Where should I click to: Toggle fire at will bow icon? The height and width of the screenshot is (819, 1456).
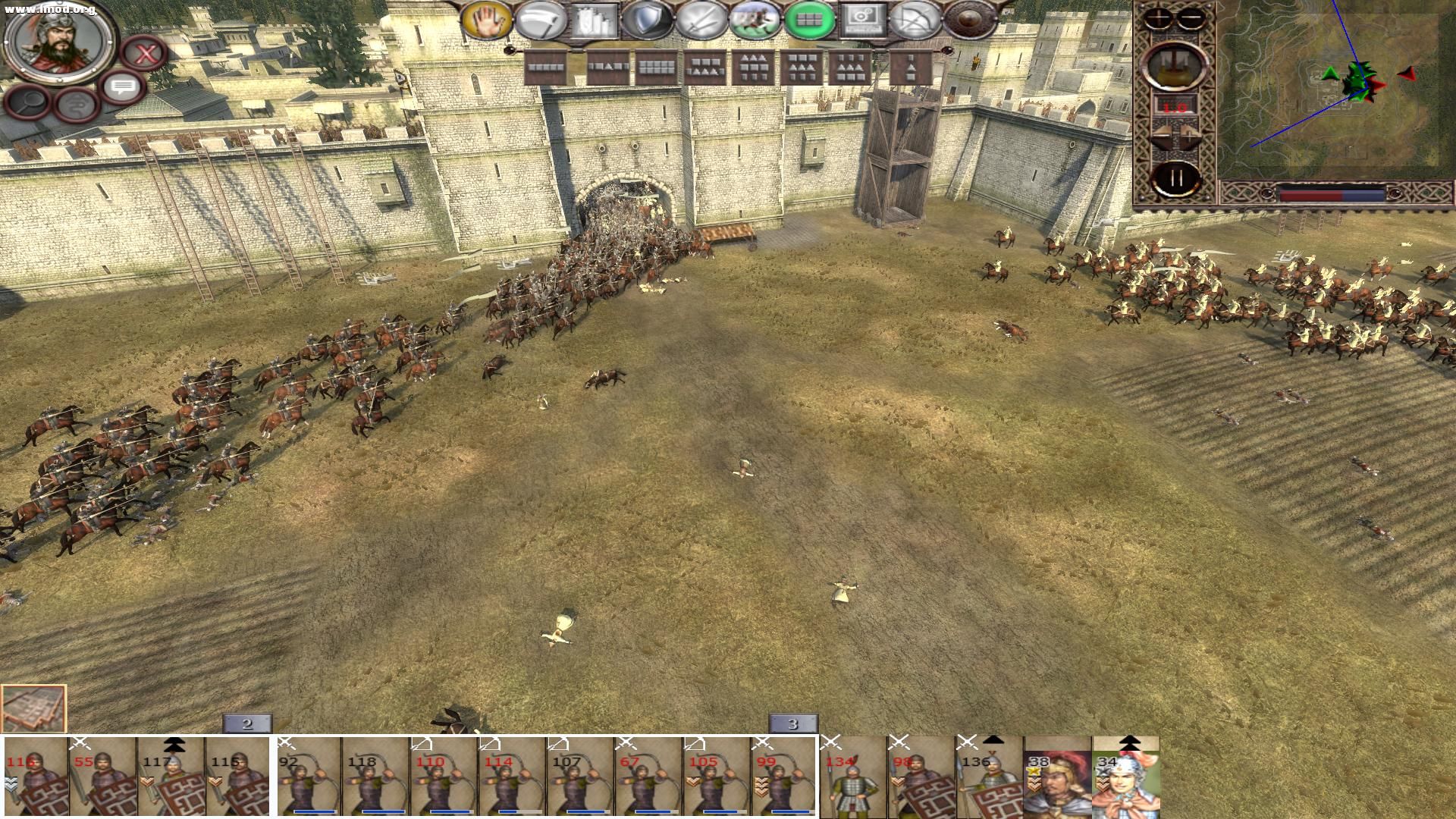tap(916, 20)
